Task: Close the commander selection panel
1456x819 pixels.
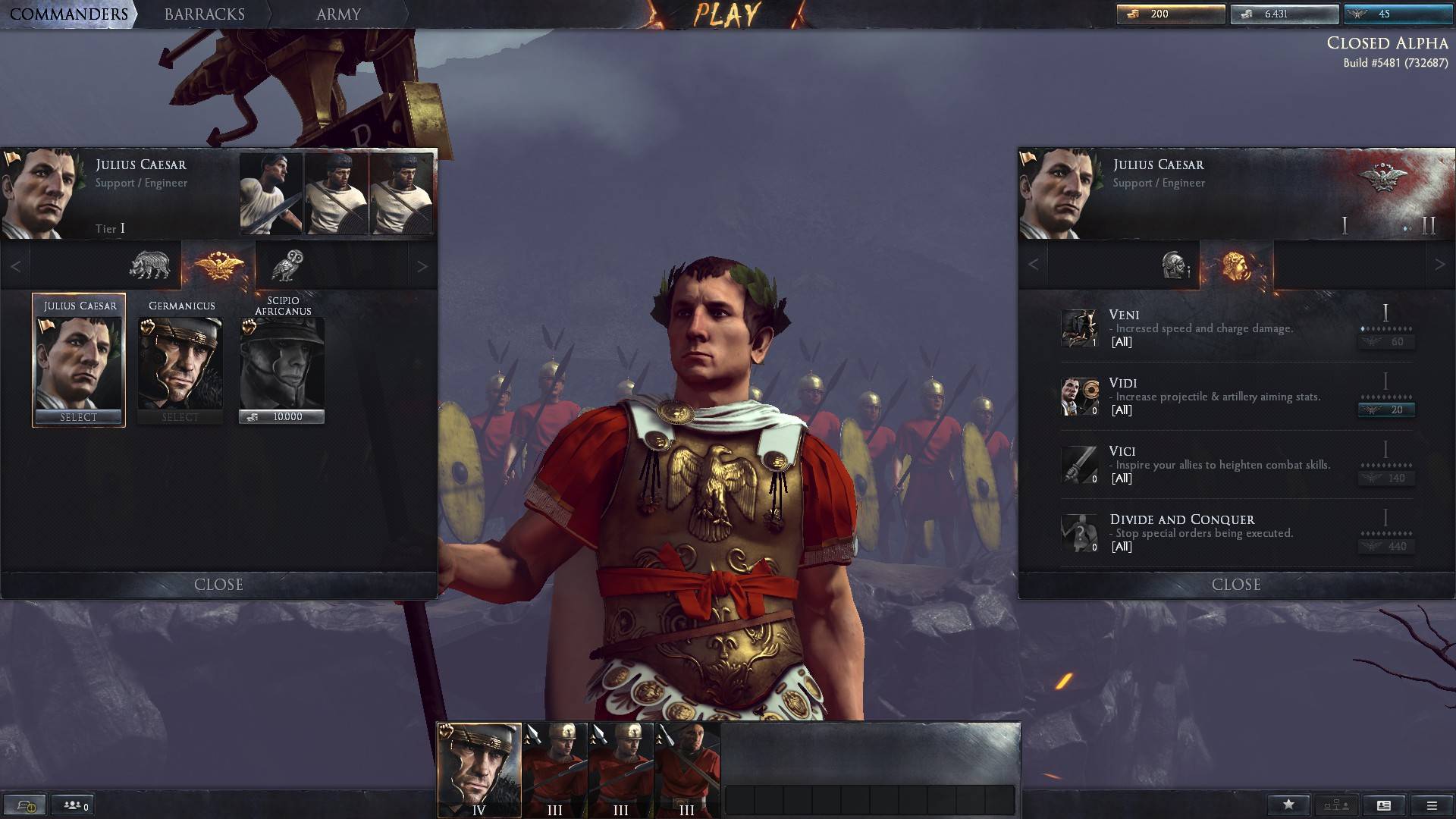Action: pyautogui.click(x=218, y=585)
